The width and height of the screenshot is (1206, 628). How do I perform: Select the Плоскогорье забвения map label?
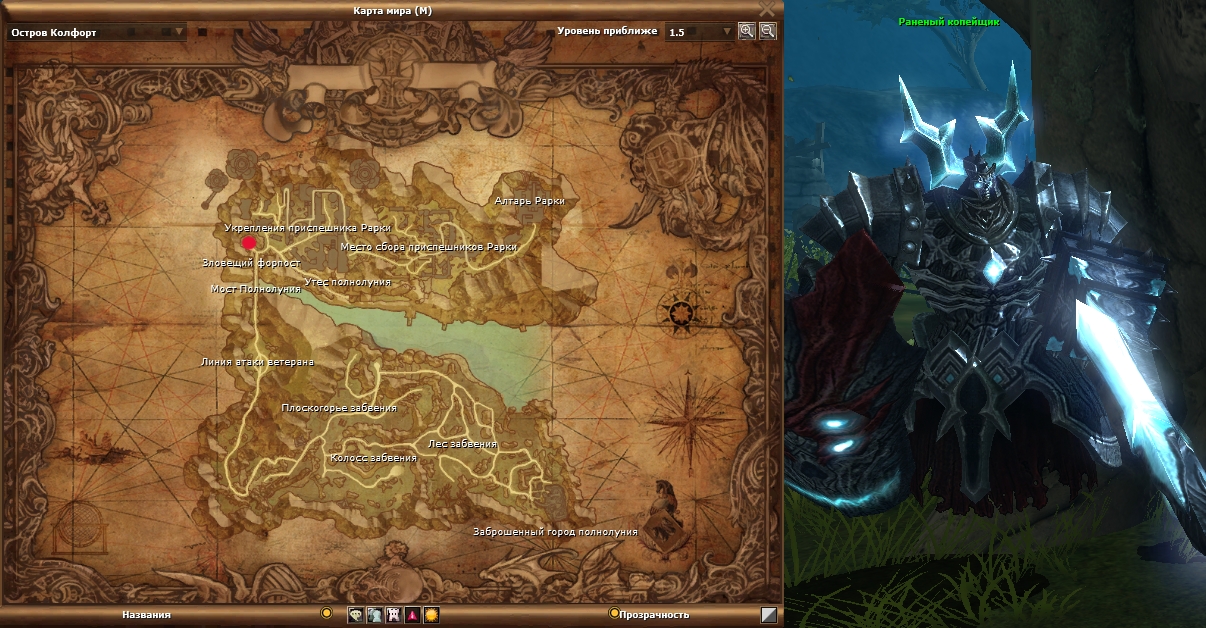click(x=339, y=408)
